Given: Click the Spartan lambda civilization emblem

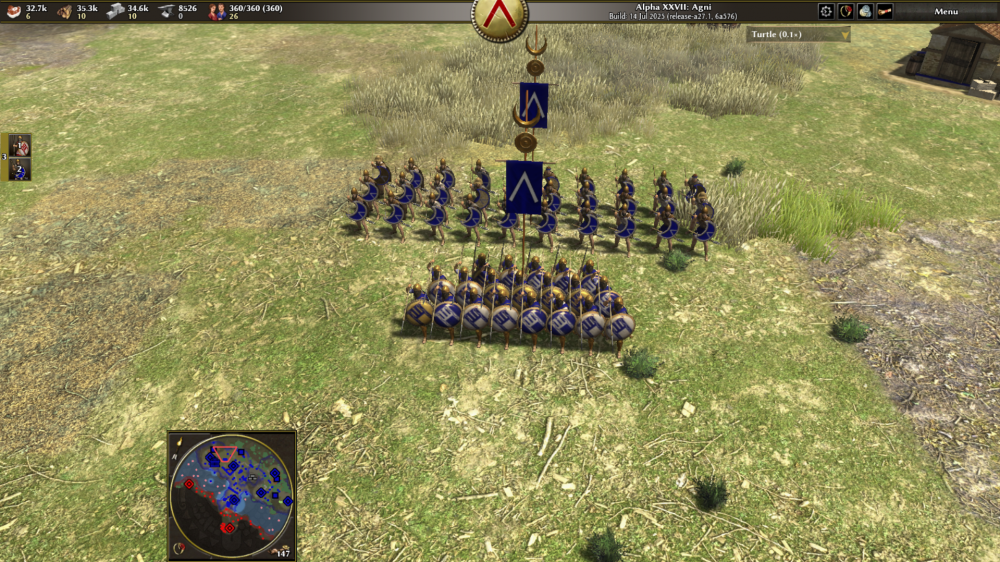Looking at the screenshot, I should (x=499, y=15).
